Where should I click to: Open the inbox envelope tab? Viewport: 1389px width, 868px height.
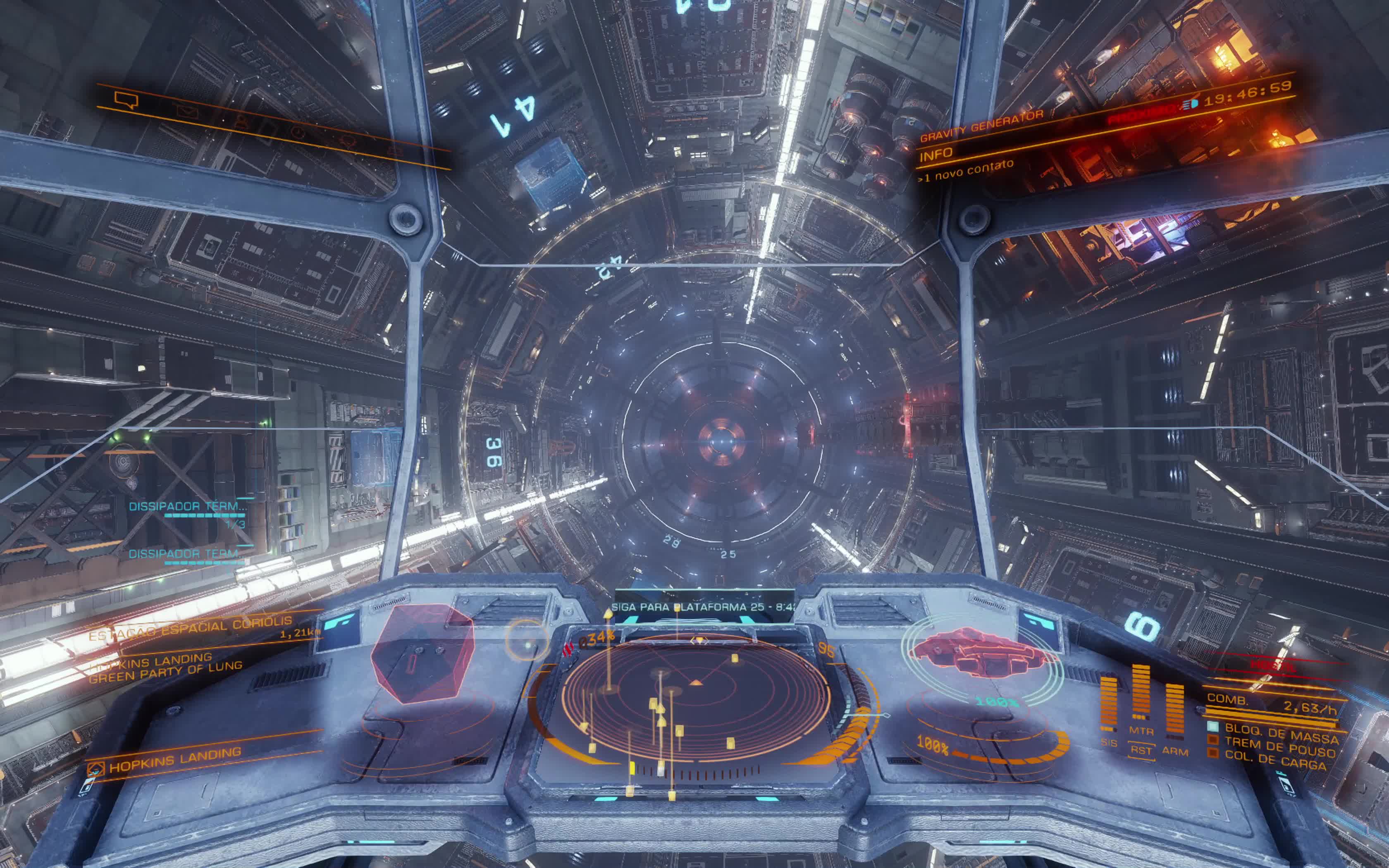187,112
